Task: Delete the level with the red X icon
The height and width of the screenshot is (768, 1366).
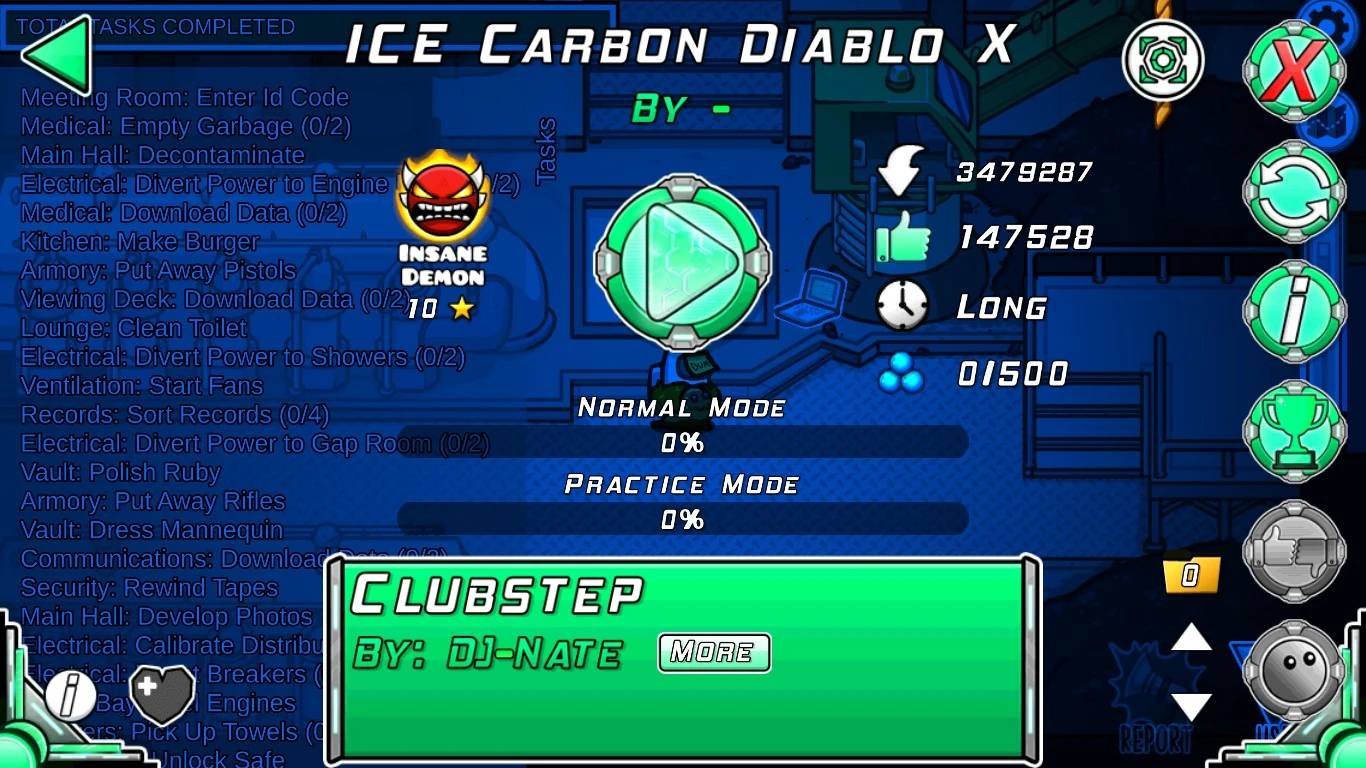Action: (1295, 70)
